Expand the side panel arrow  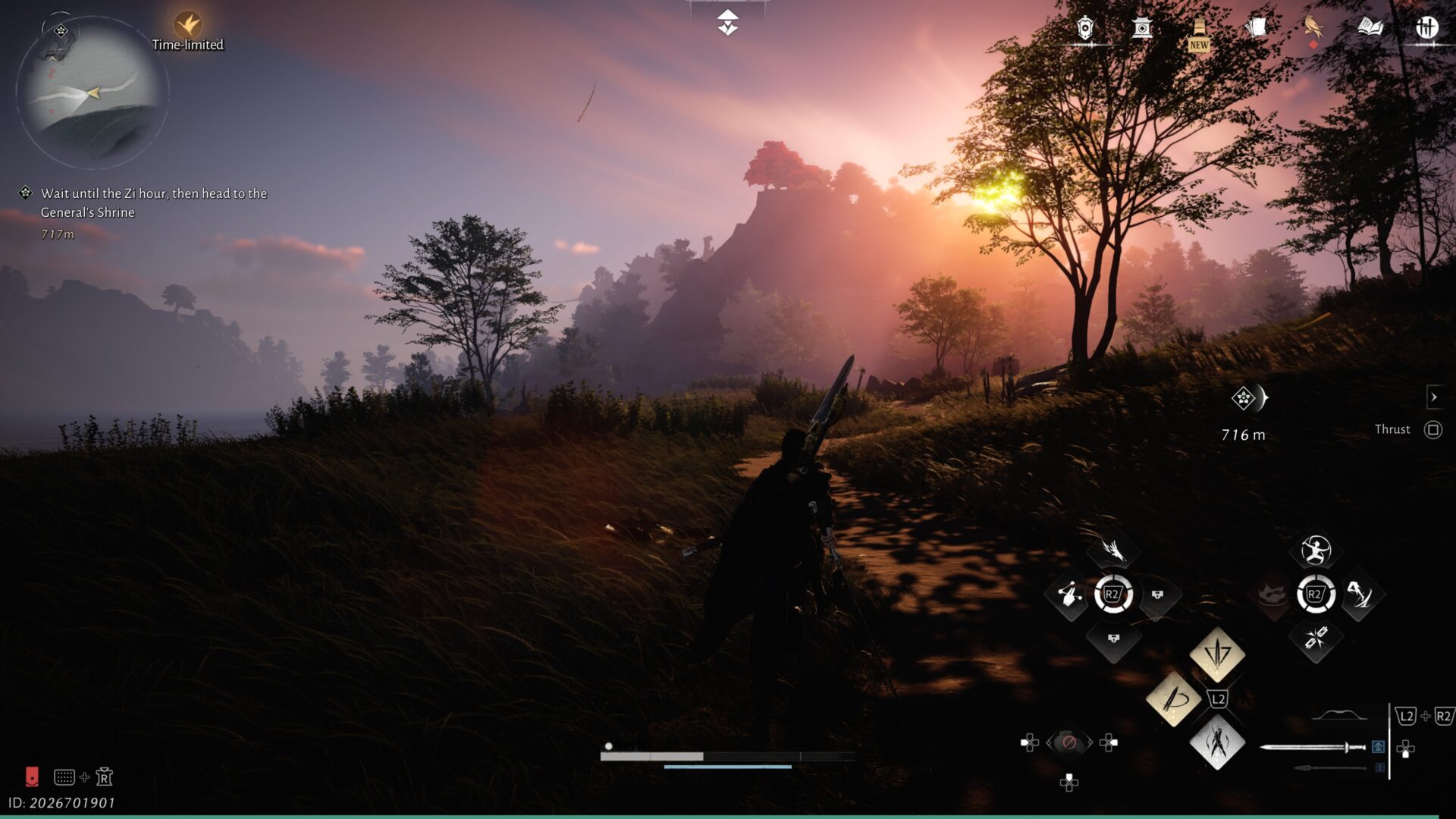click(1433, 397)
